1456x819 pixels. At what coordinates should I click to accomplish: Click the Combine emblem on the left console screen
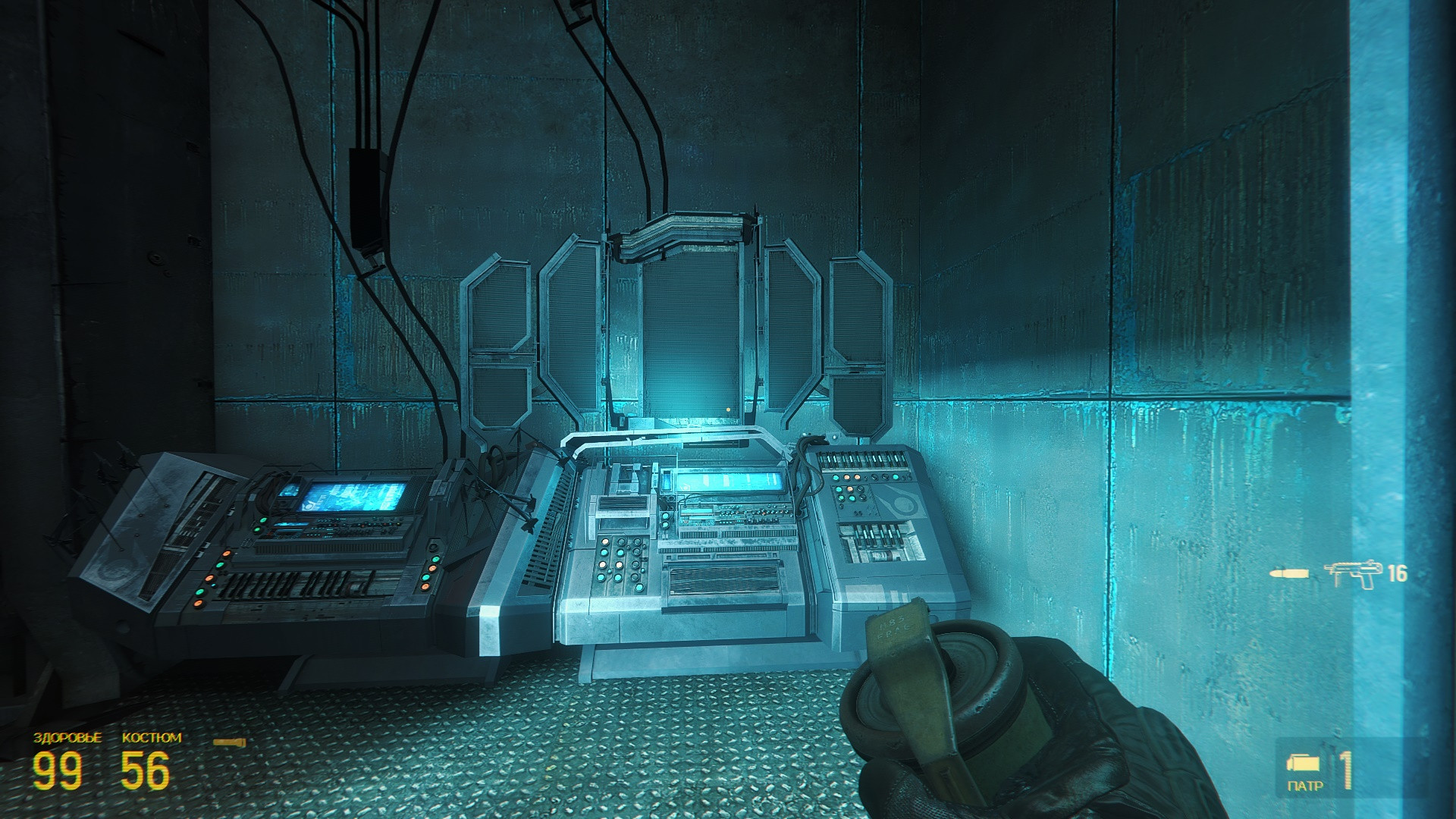click(309, 505)
